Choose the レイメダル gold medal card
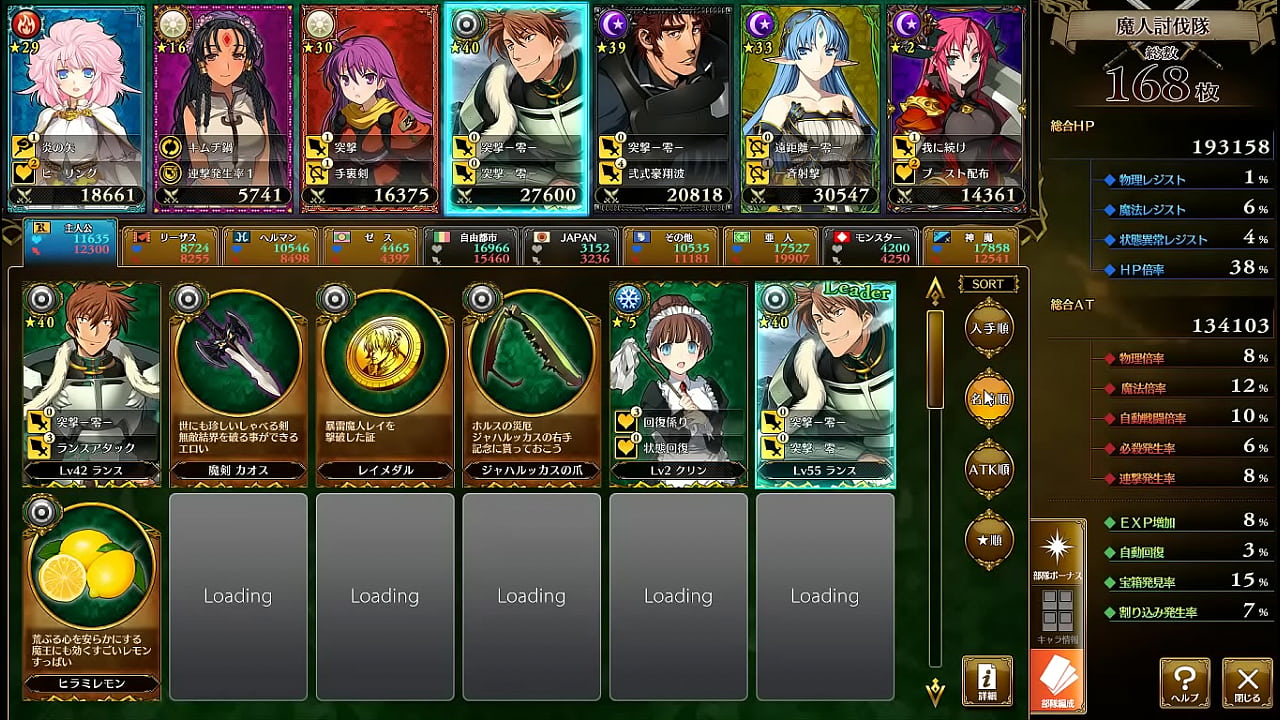Image resolution: width=1280 pixels, height=720 pixels. [x=385, y=383]
